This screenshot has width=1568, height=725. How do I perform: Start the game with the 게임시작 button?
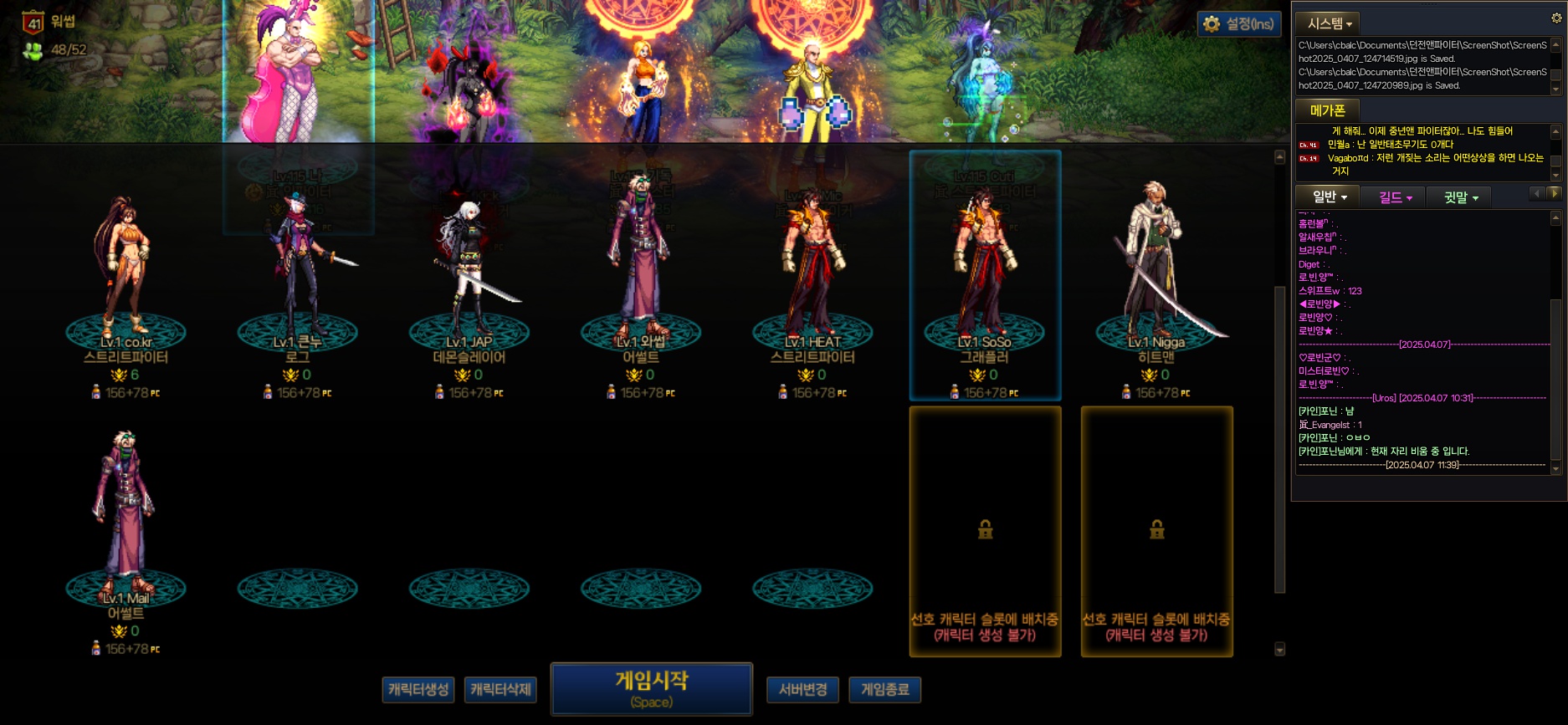pyautogui.click(x=651, y=689)
